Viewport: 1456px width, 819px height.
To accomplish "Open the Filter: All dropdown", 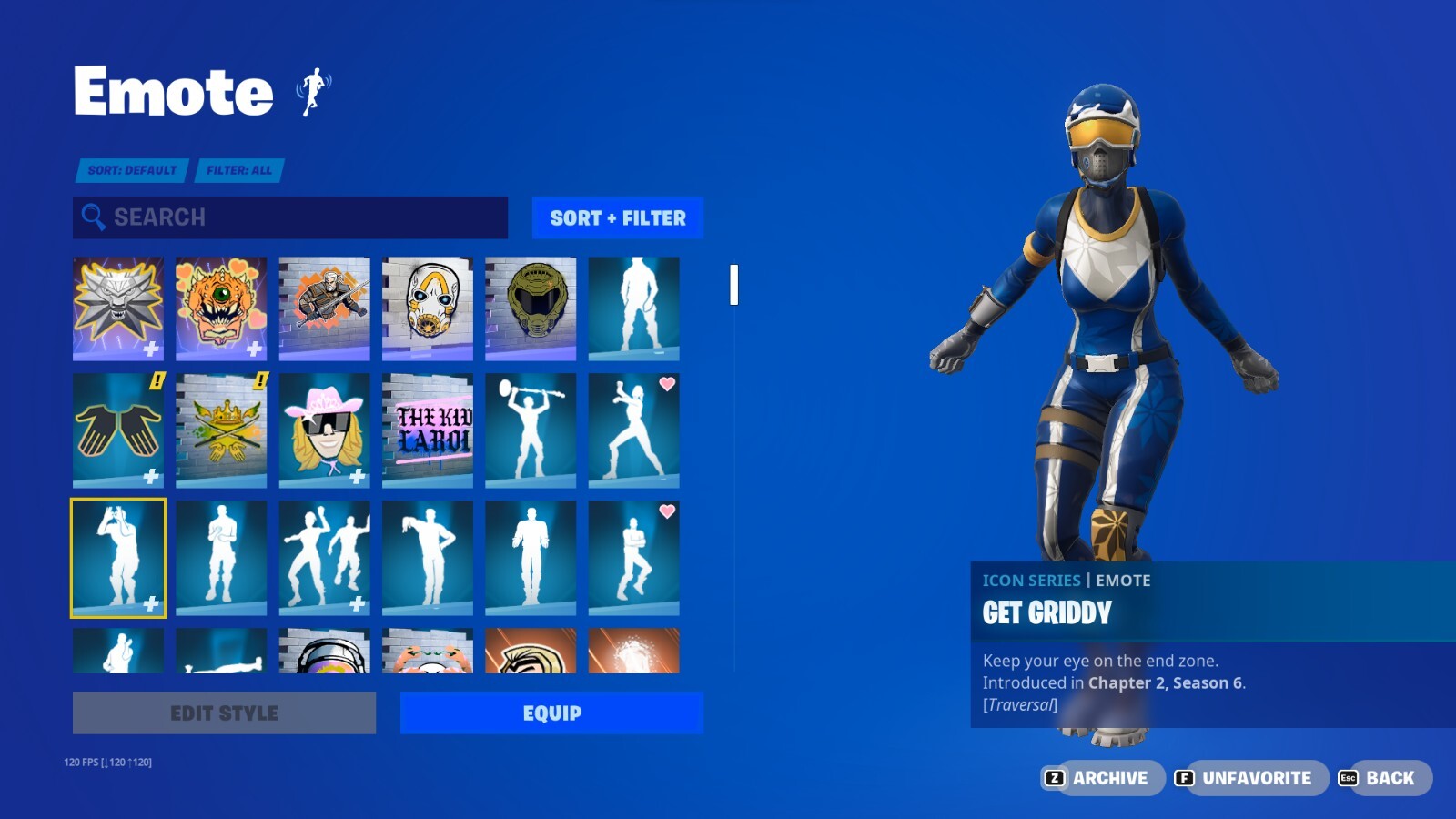I will point(238,170).
